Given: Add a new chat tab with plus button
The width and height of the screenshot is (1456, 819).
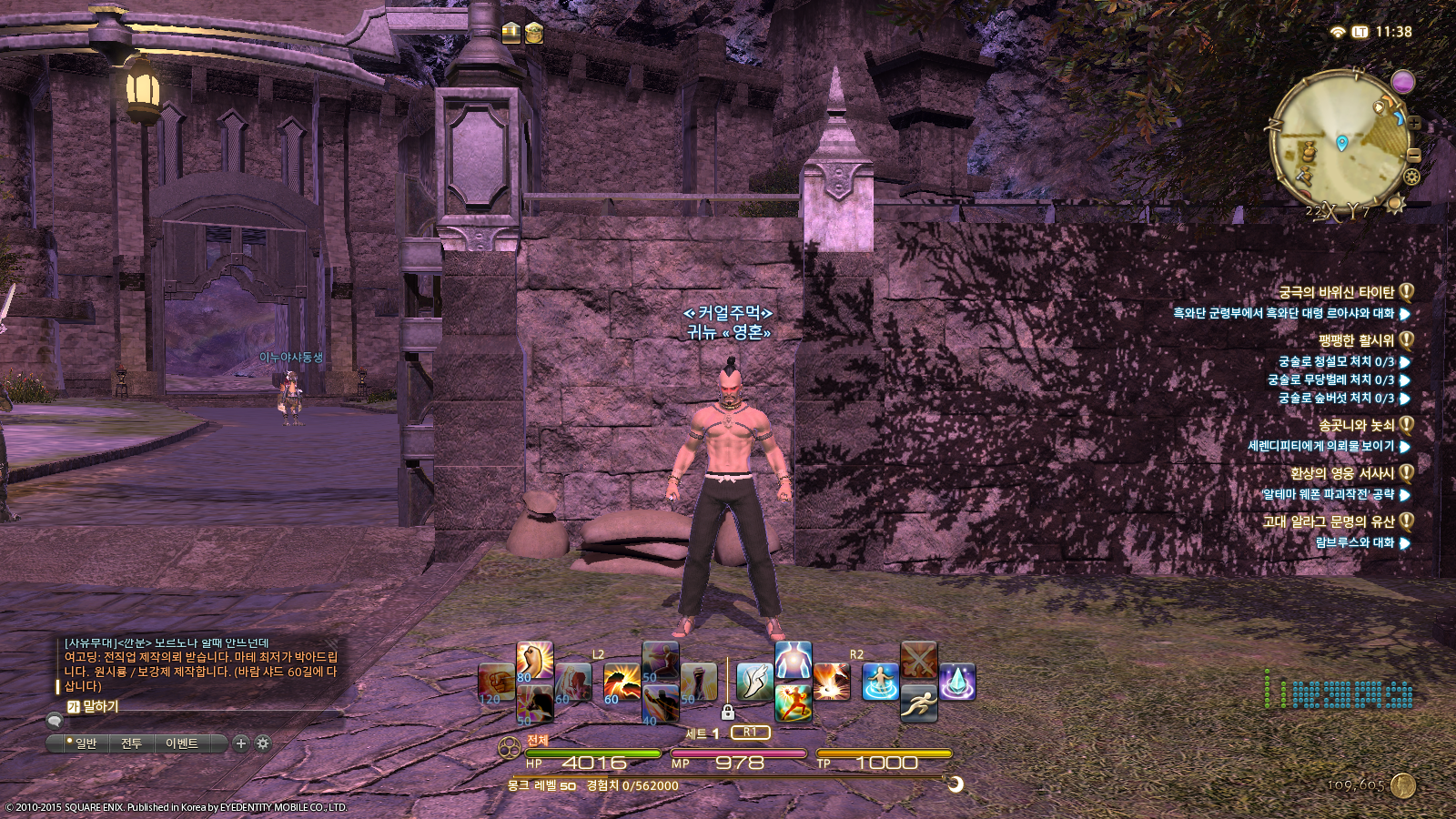Looking at the screenshot, I should (240, 743).
